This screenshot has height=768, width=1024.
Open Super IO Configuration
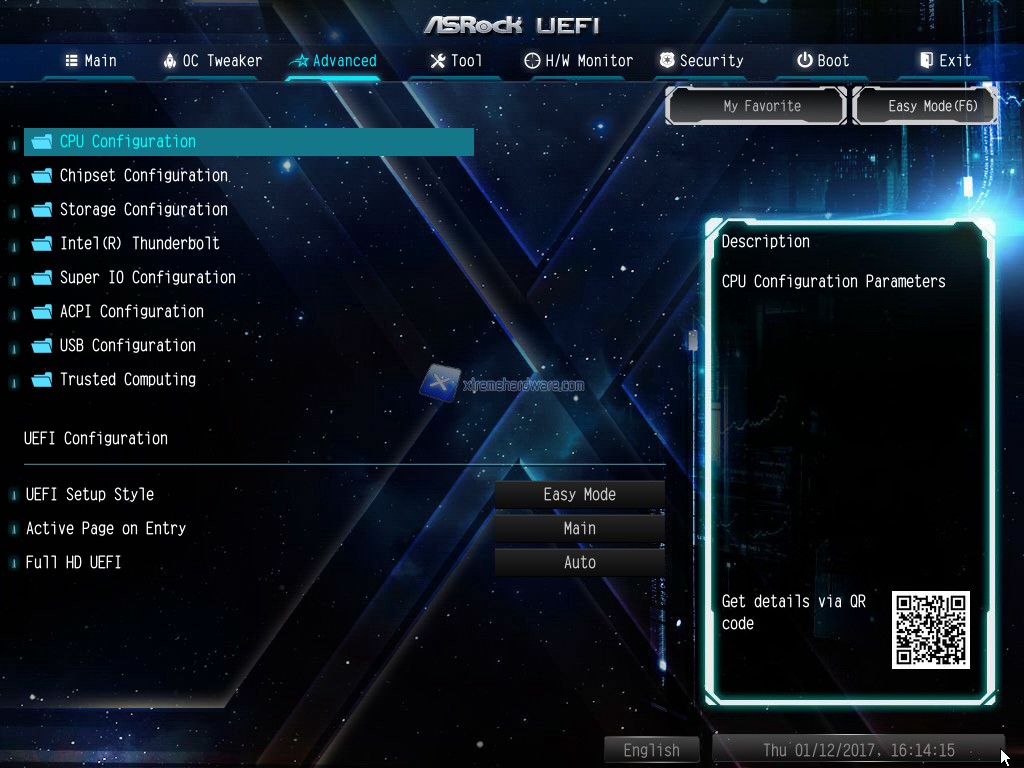click(147, 278)
